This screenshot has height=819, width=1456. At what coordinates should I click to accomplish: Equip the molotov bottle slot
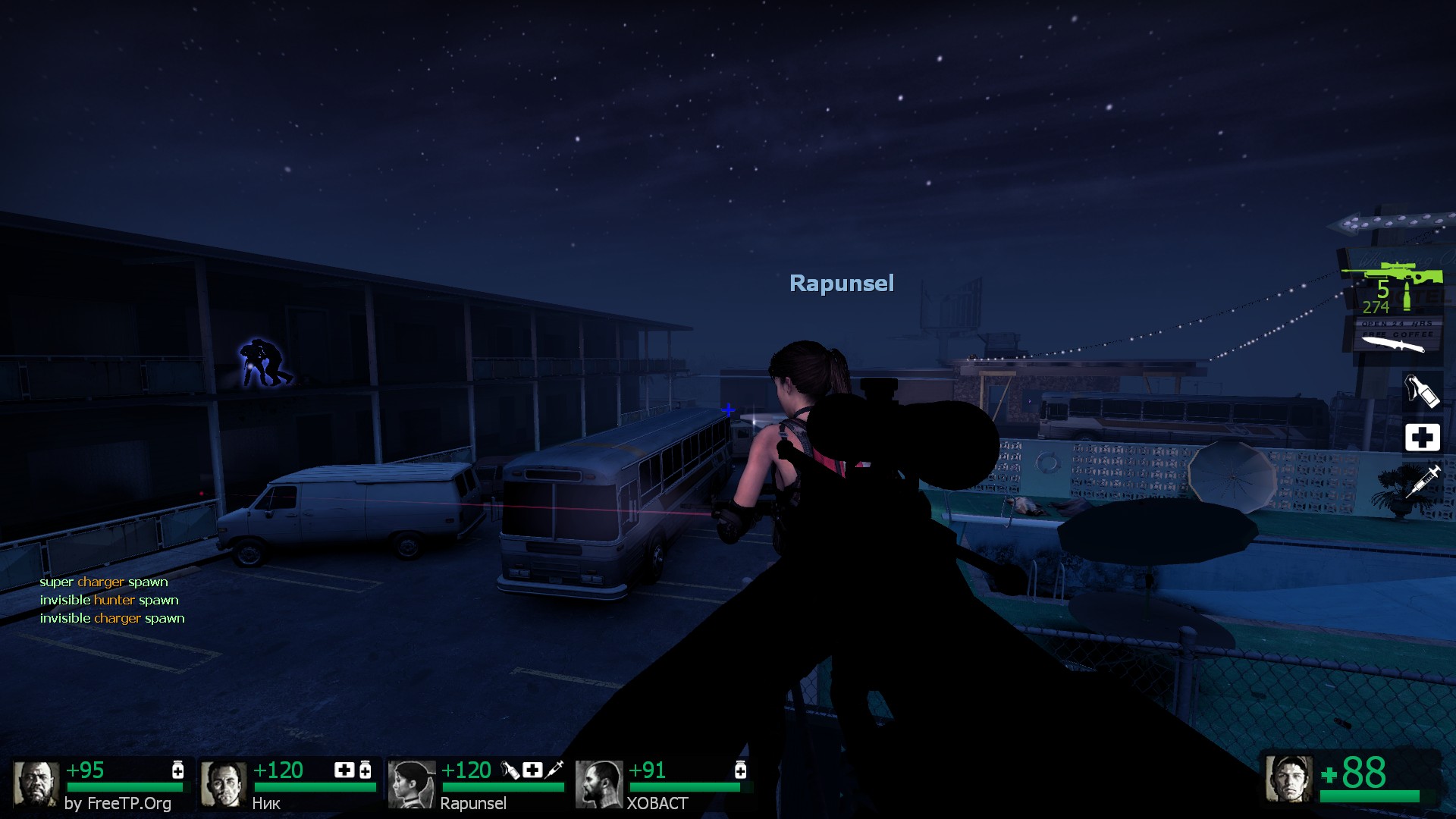point(1420,391)
